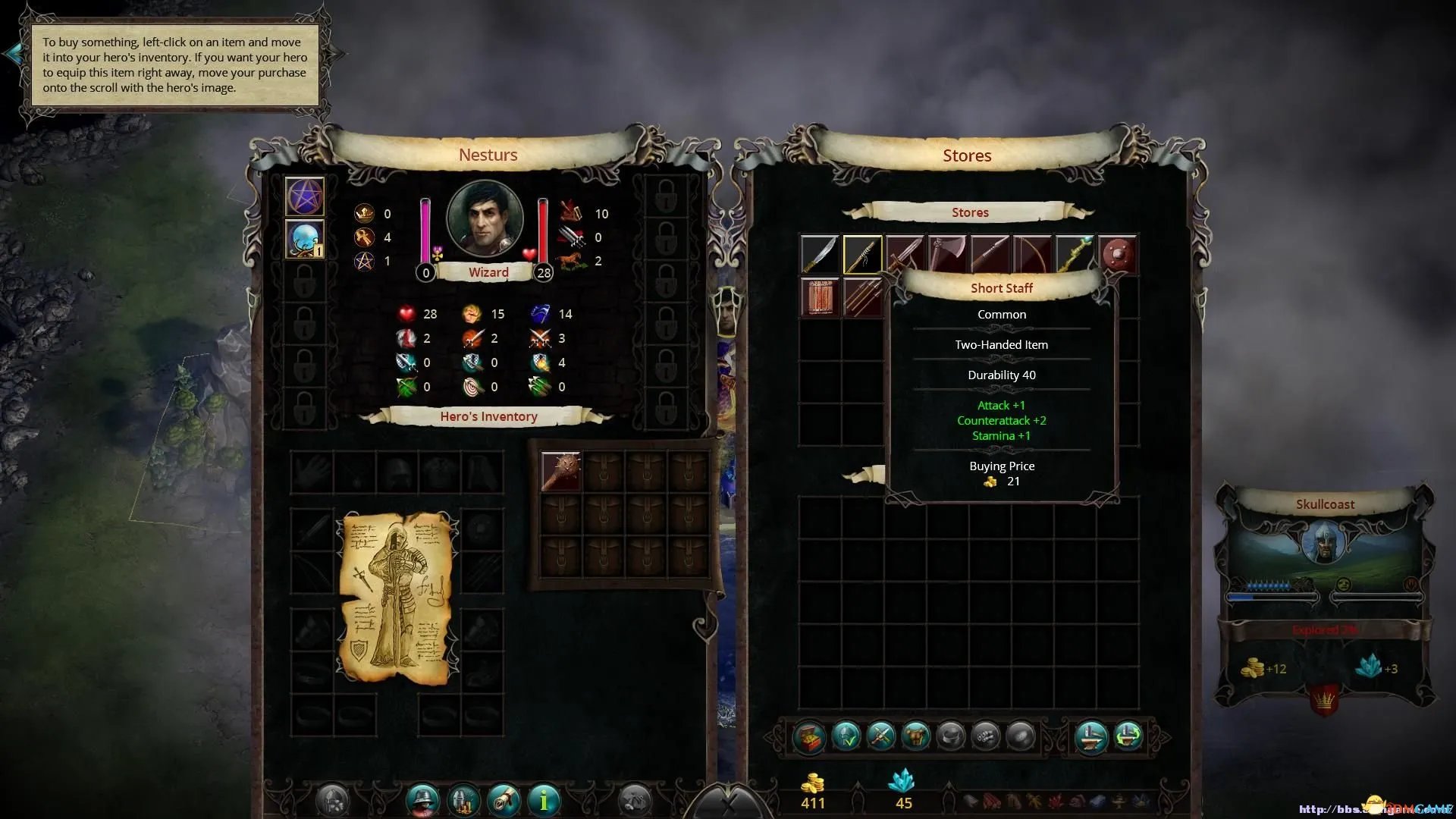
Task: Open the treasure chest store filter
Action: 809,736
